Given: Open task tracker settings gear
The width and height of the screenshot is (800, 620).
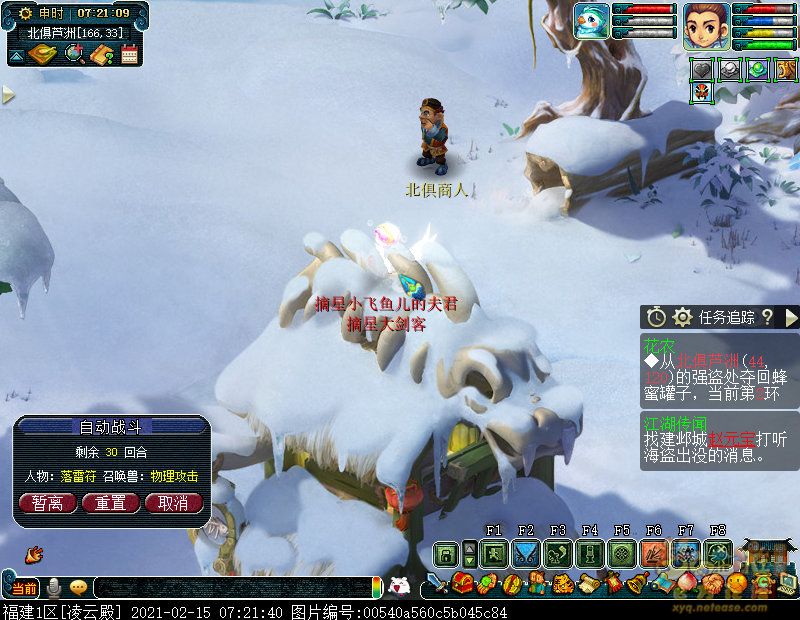Looking at the screenshot, I should (683, 317).
